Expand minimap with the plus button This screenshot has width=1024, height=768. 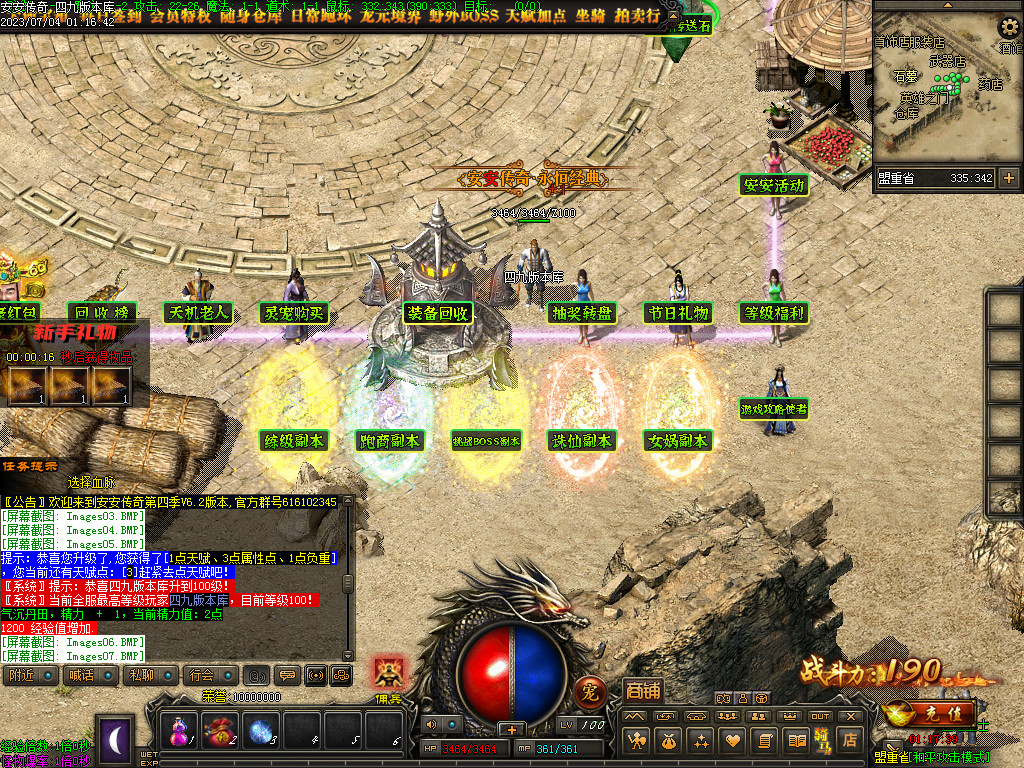1008,178
